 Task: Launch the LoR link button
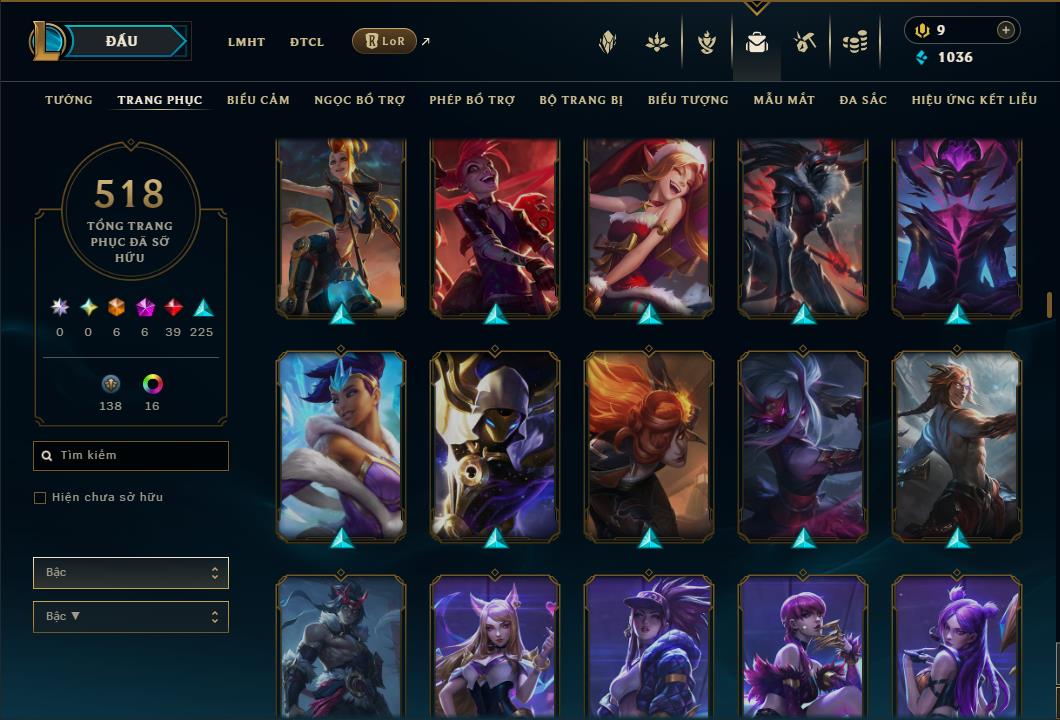[x=384, y=41]
